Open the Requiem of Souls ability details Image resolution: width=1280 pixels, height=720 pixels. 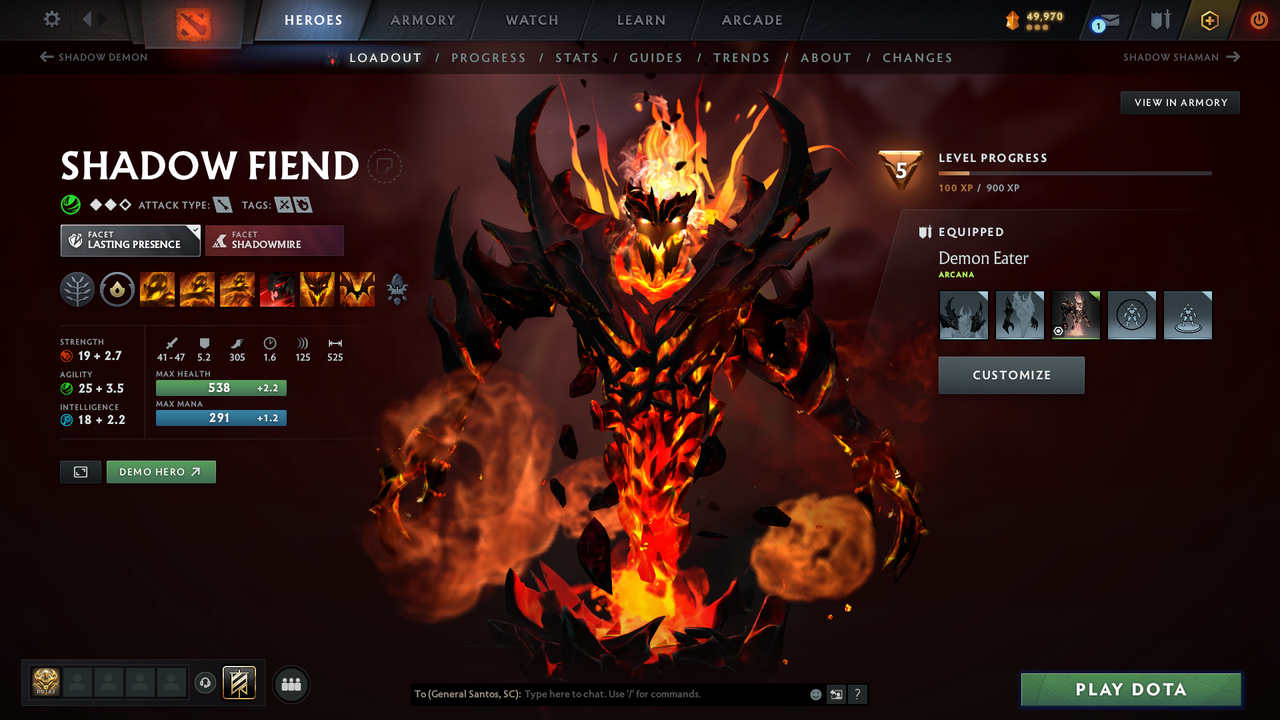(x=357, y=289)
